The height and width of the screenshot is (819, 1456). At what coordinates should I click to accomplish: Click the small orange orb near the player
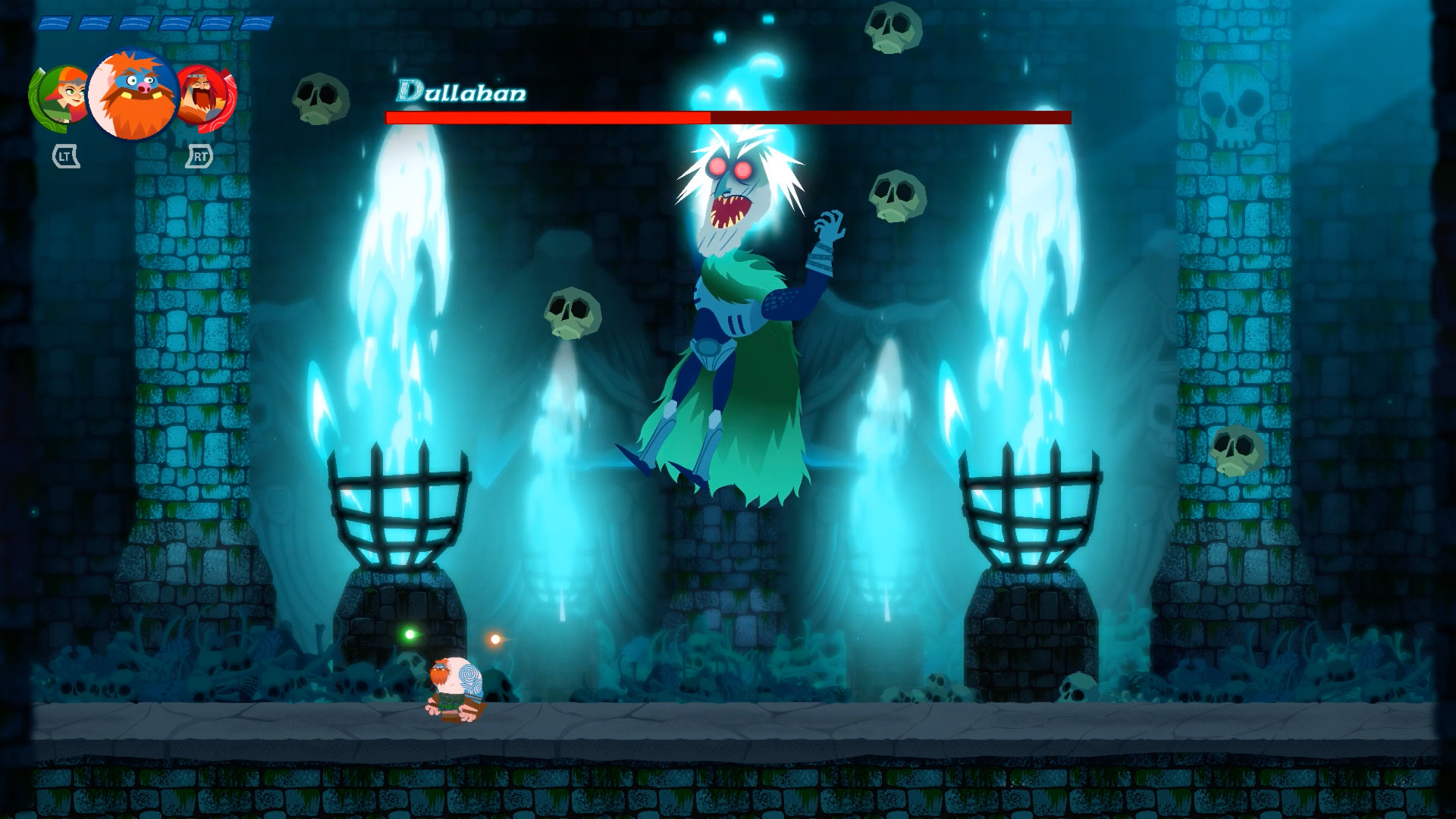497,639
